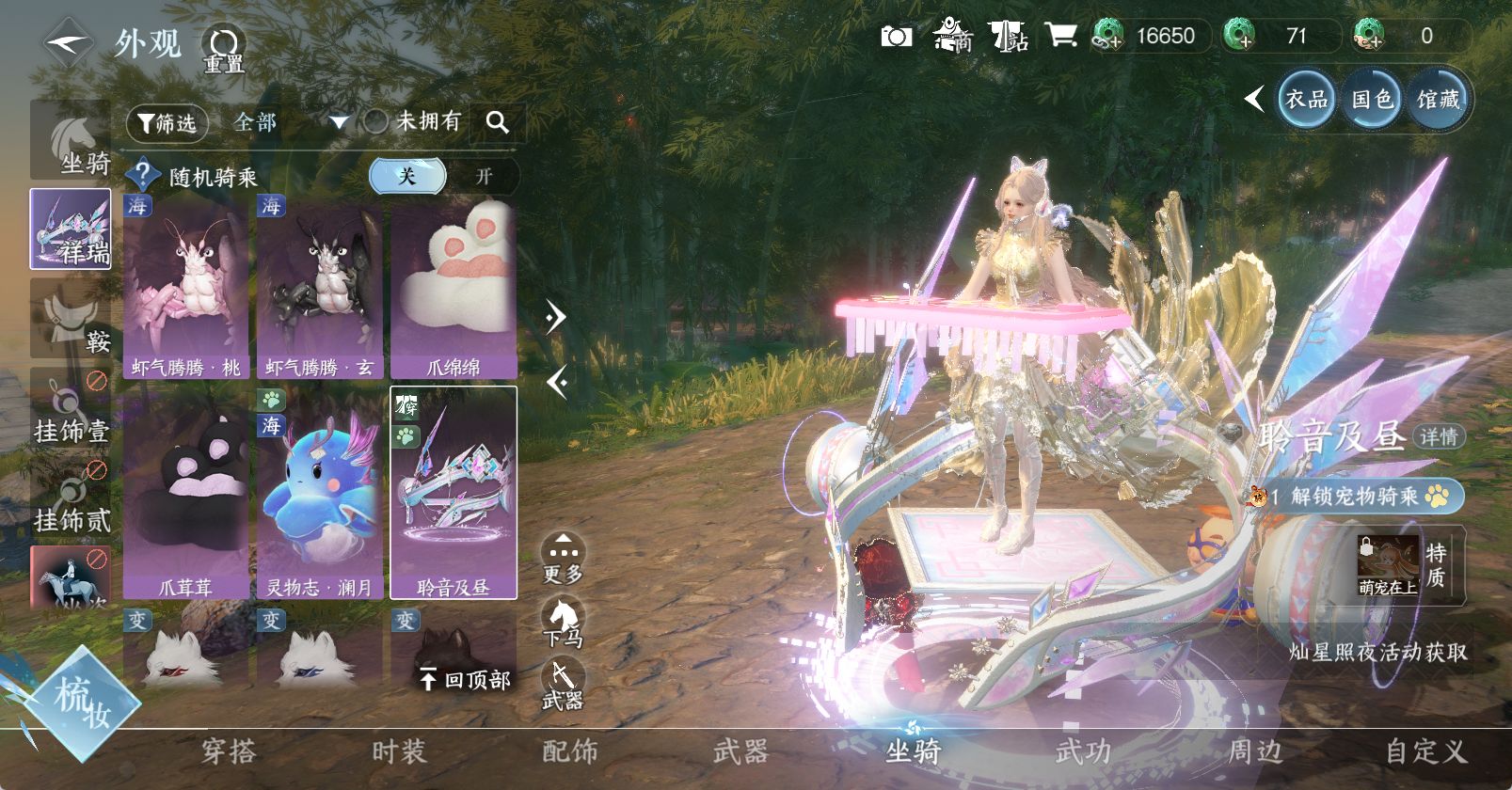View 详情 details of 聆音及昼
This screenshot has width=1512, height=790.
tap(1439, 436)
